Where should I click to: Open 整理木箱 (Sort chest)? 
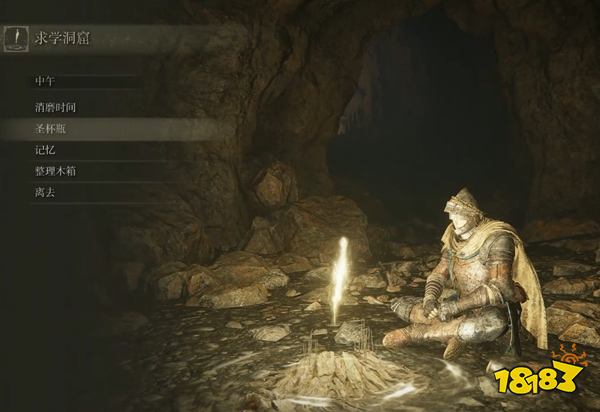[x=55, y=171]
